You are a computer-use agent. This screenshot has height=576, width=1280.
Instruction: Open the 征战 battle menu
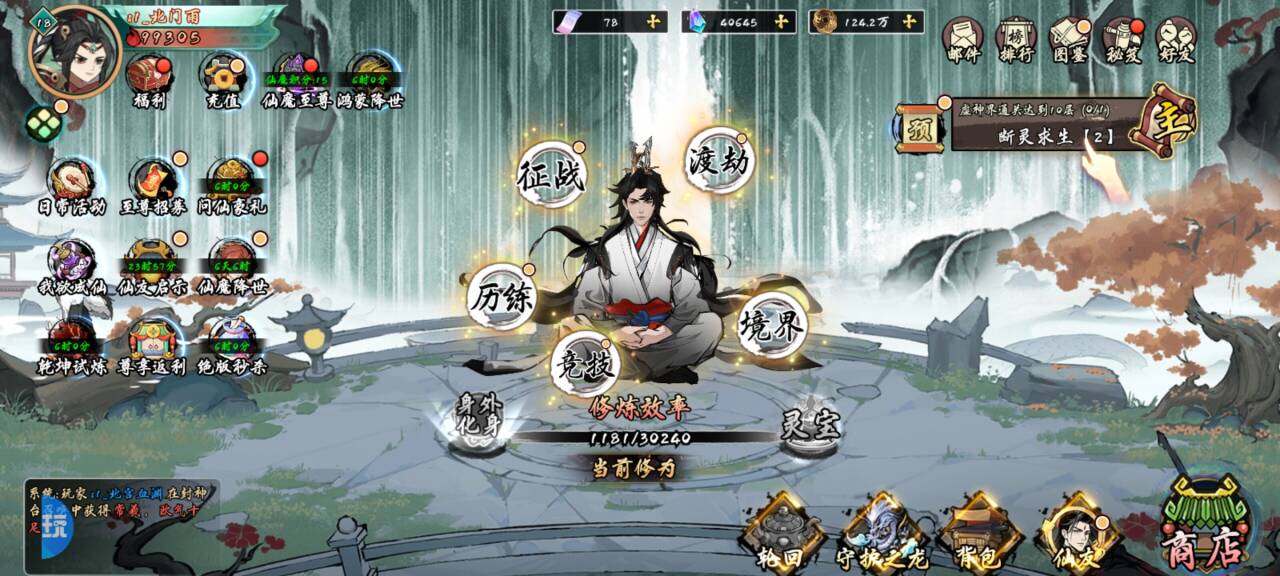(x=551, y=175)
